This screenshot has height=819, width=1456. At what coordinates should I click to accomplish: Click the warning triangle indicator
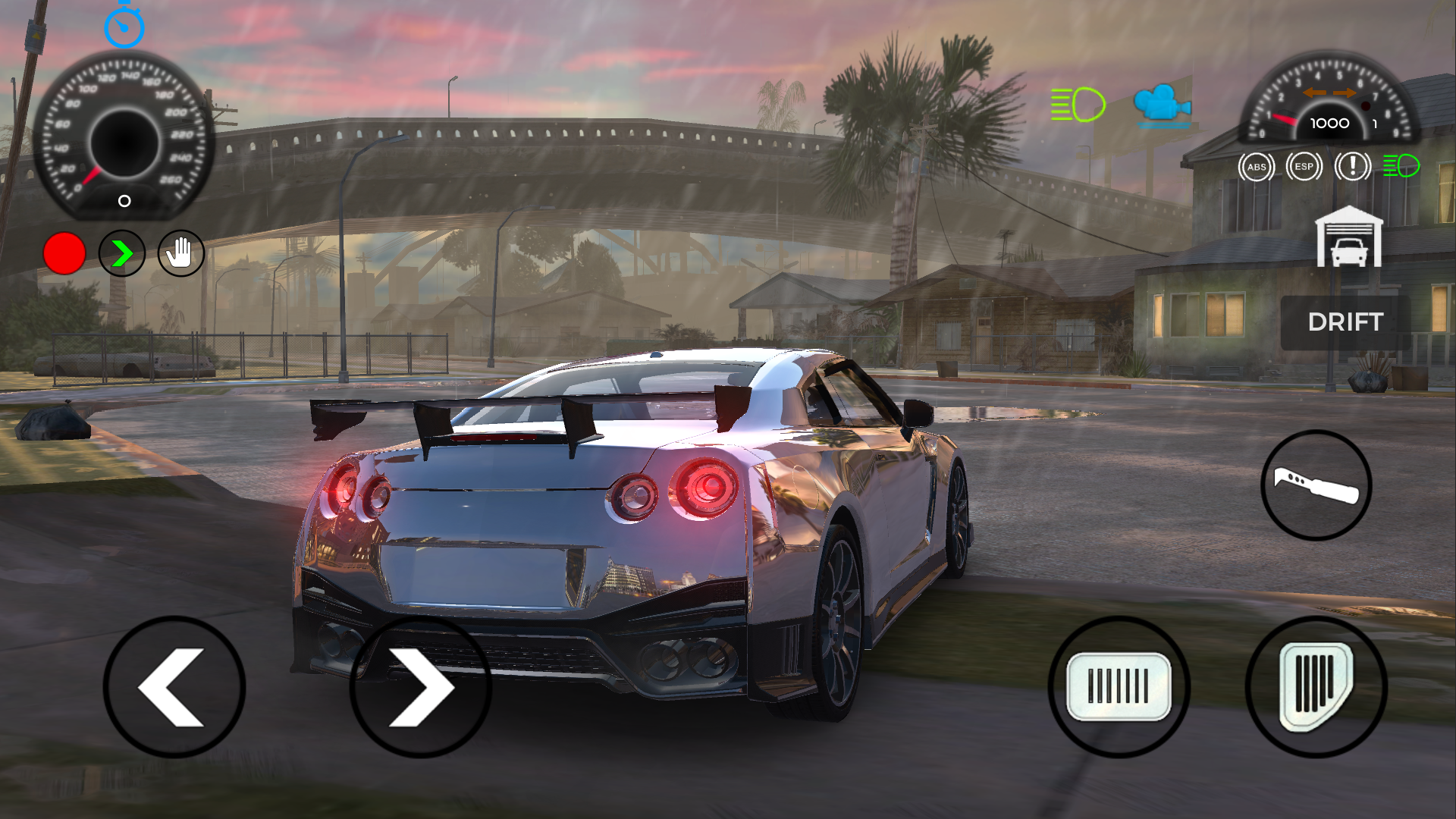coord(1353,165)
